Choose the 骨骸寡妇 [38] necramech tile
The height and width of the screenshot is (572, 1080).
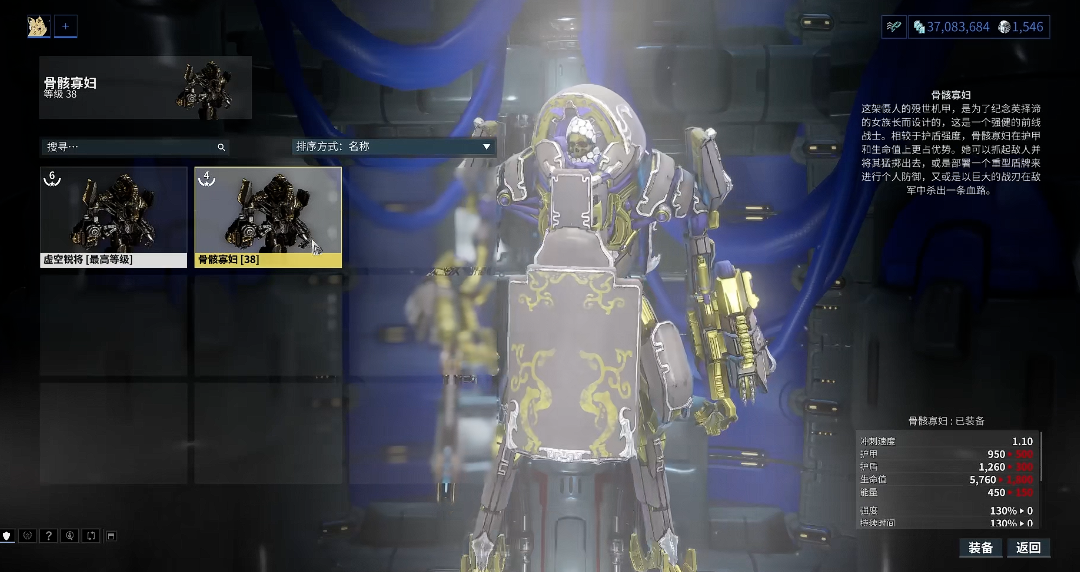pos(268,217)
